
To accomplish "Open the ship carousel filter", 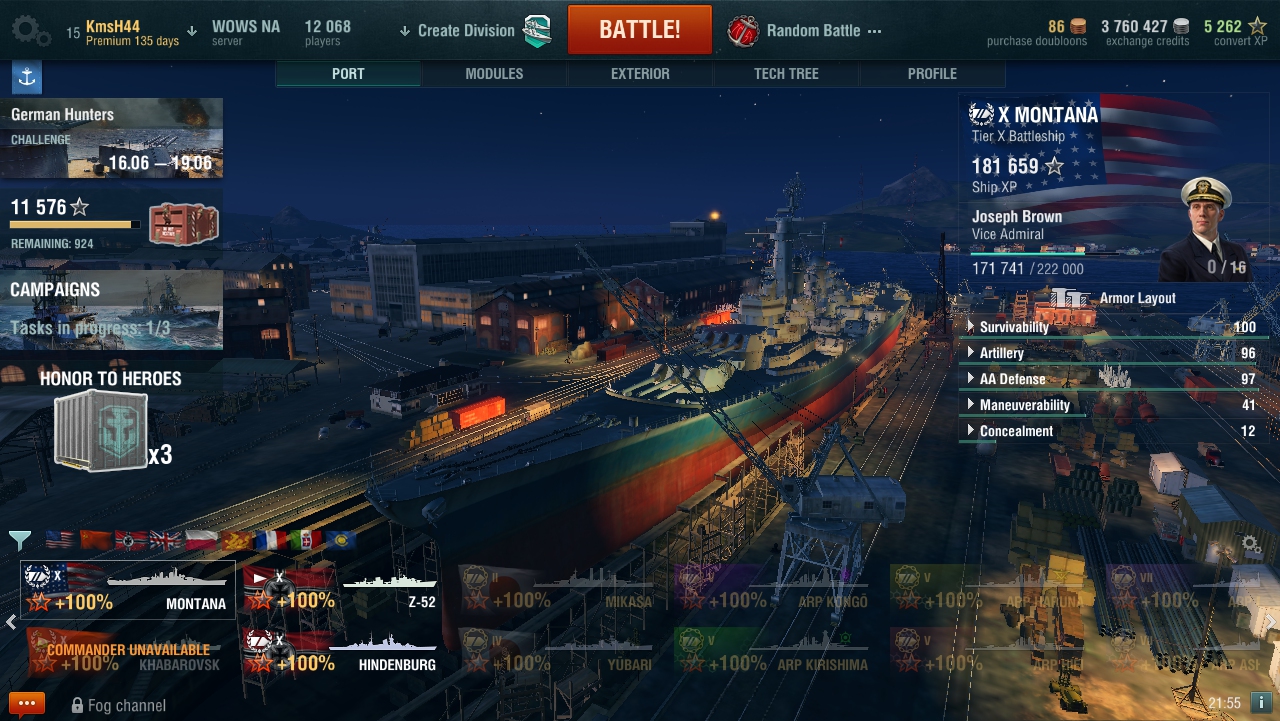I will 19,541.
